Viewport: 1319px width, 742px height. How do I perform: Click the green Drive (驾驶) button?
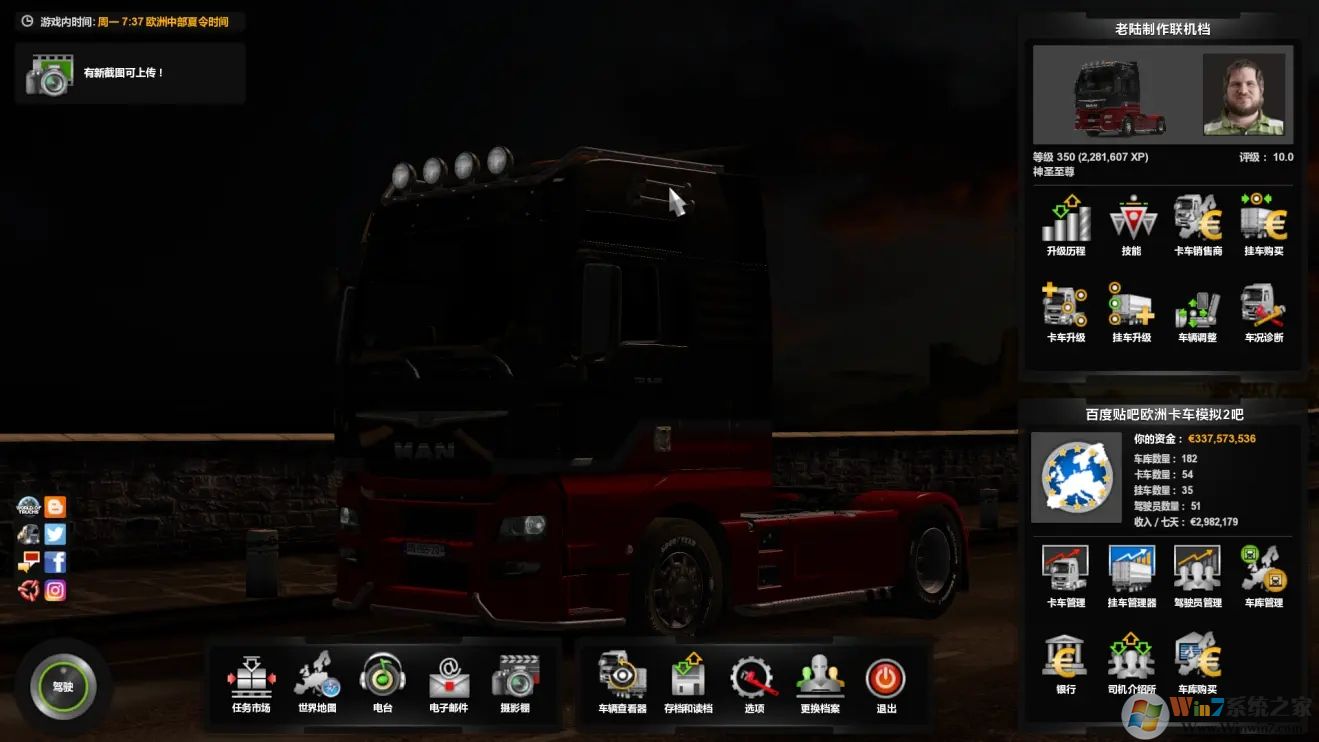pyautogui.click(x=63, y=687)
